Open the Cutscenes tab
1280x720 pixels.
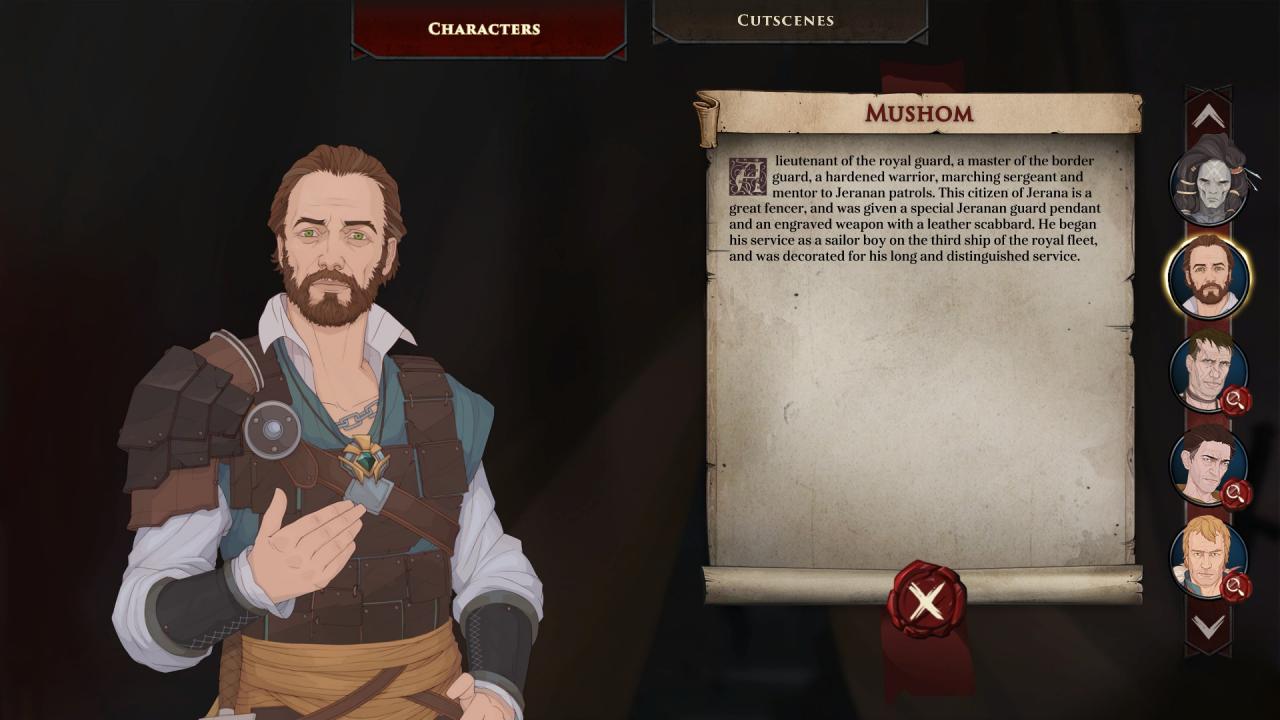point(785,20)
